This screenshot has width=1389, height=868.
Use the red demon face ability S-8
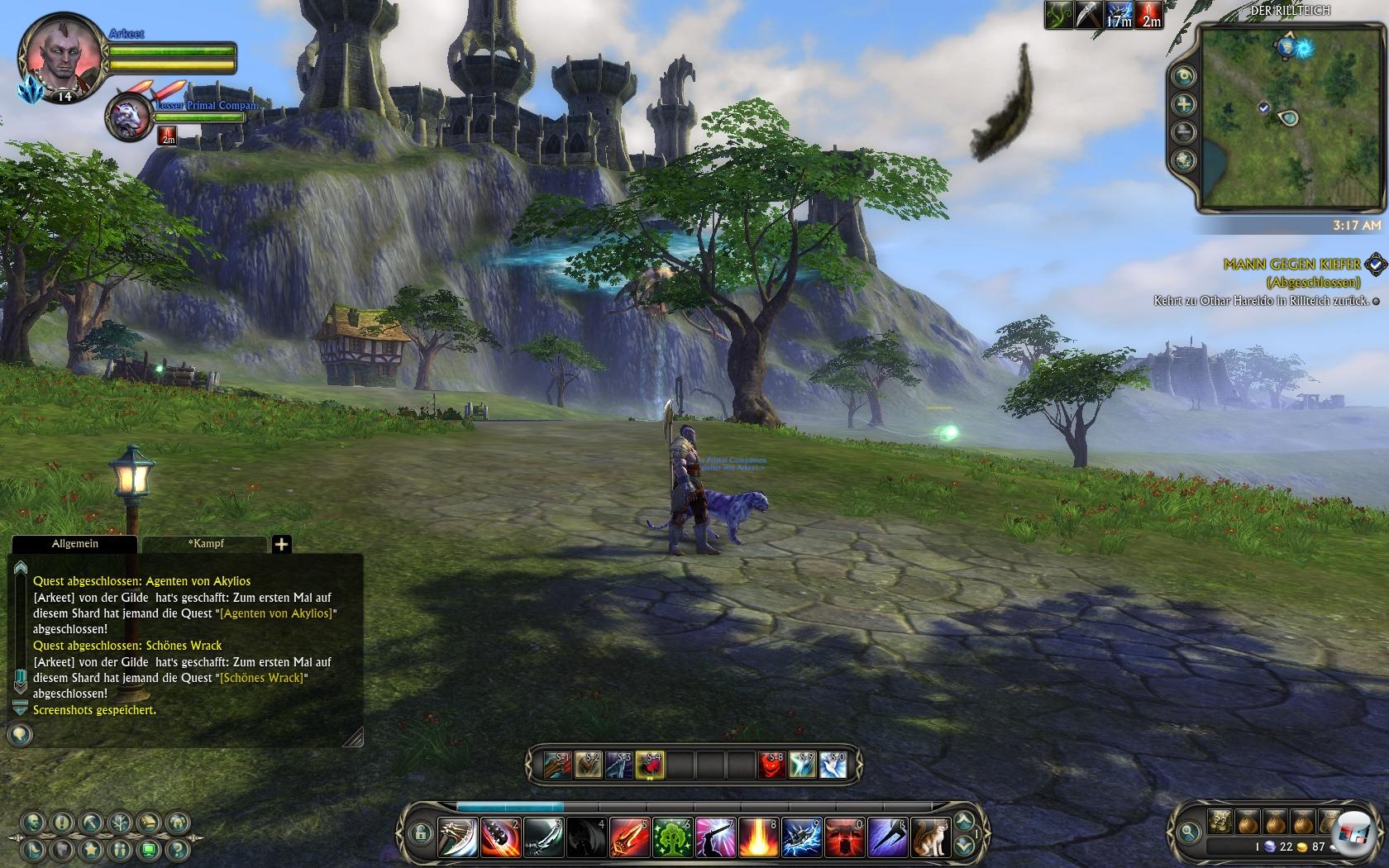point(772,765)
